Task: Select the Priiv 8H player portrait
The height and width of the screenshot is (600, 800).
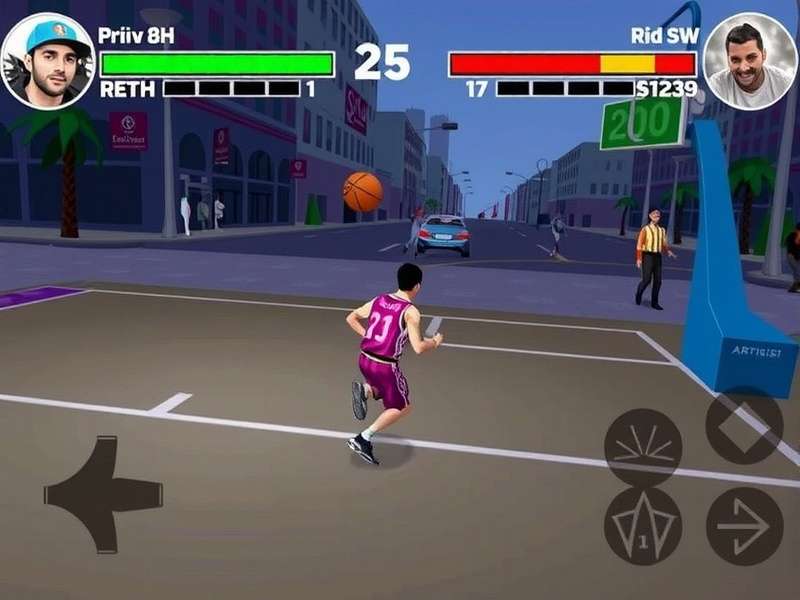Action: pos(47,61)
